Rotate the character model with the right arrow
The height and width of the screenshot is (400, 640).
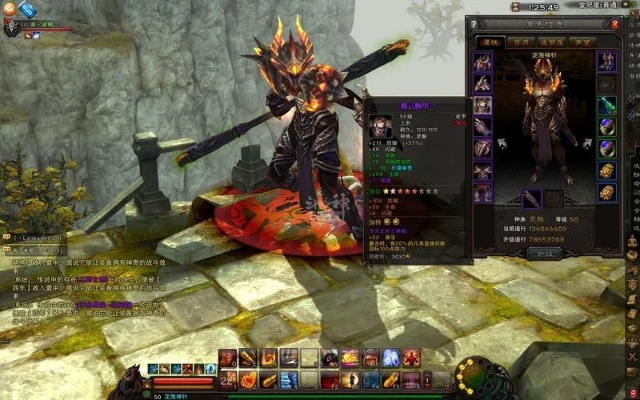tap(586, 143)
